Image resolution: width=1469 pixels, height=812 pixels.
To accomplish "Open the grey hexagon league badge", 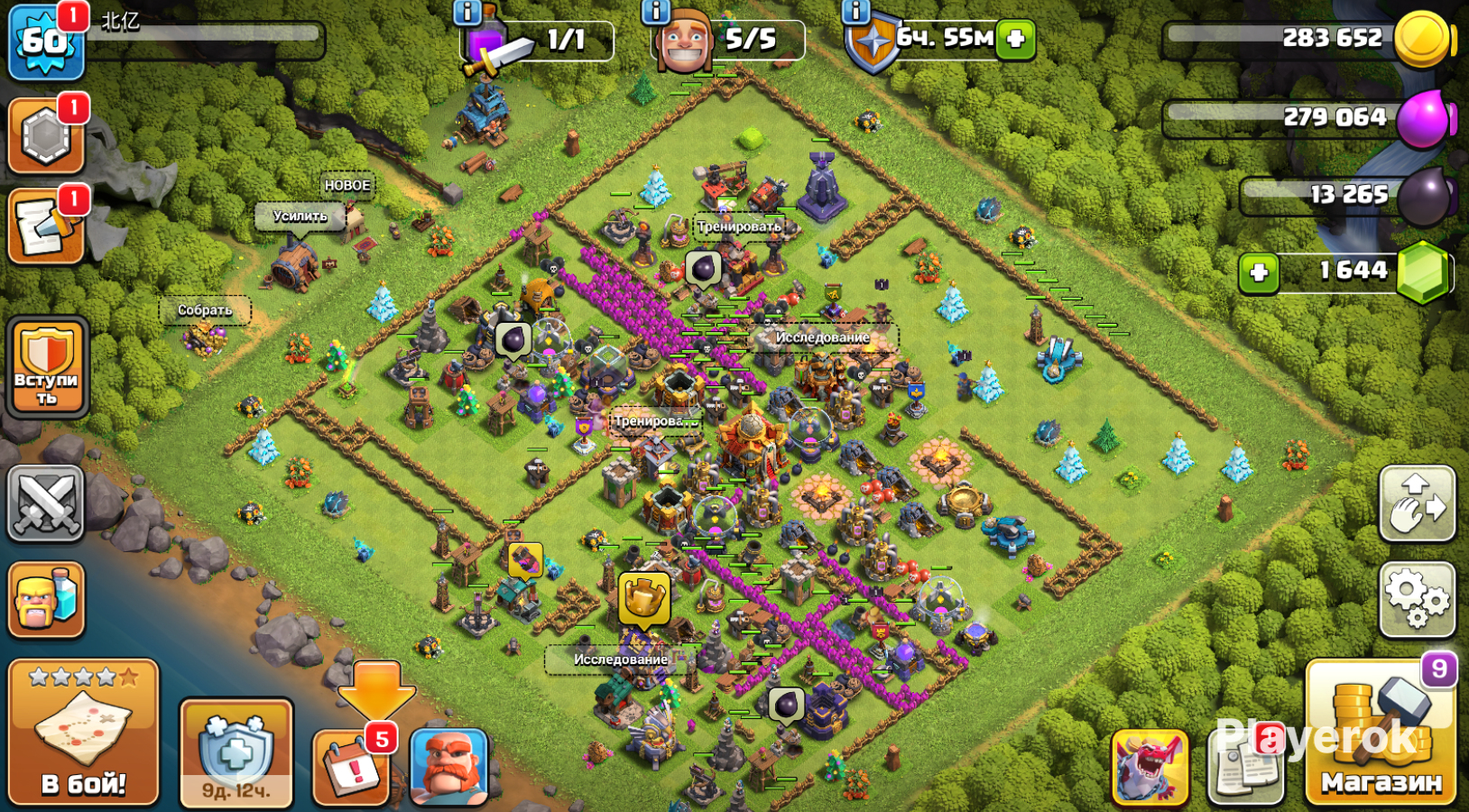I will (x=46, y=137).
